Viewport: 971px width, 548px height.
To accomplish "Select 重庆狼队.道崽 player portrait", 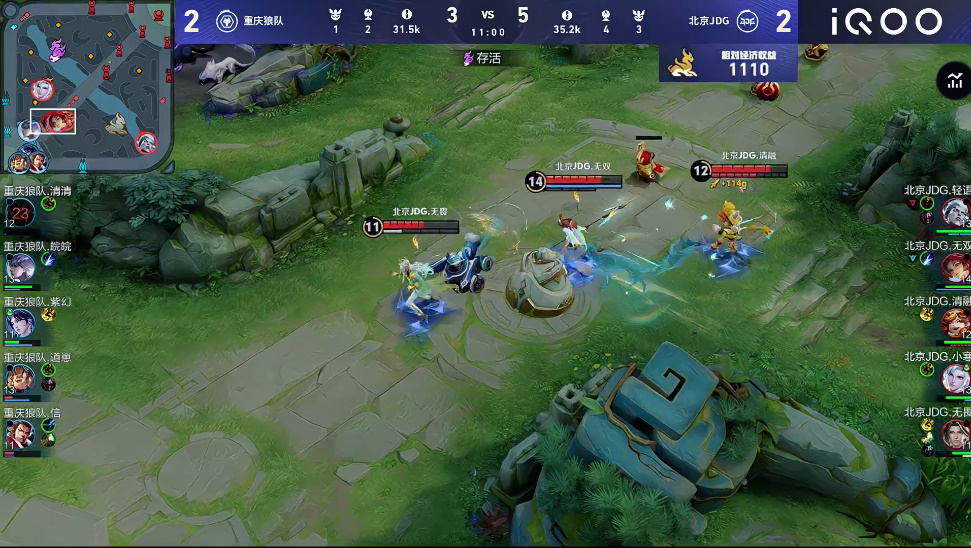I will coord(20,378).
